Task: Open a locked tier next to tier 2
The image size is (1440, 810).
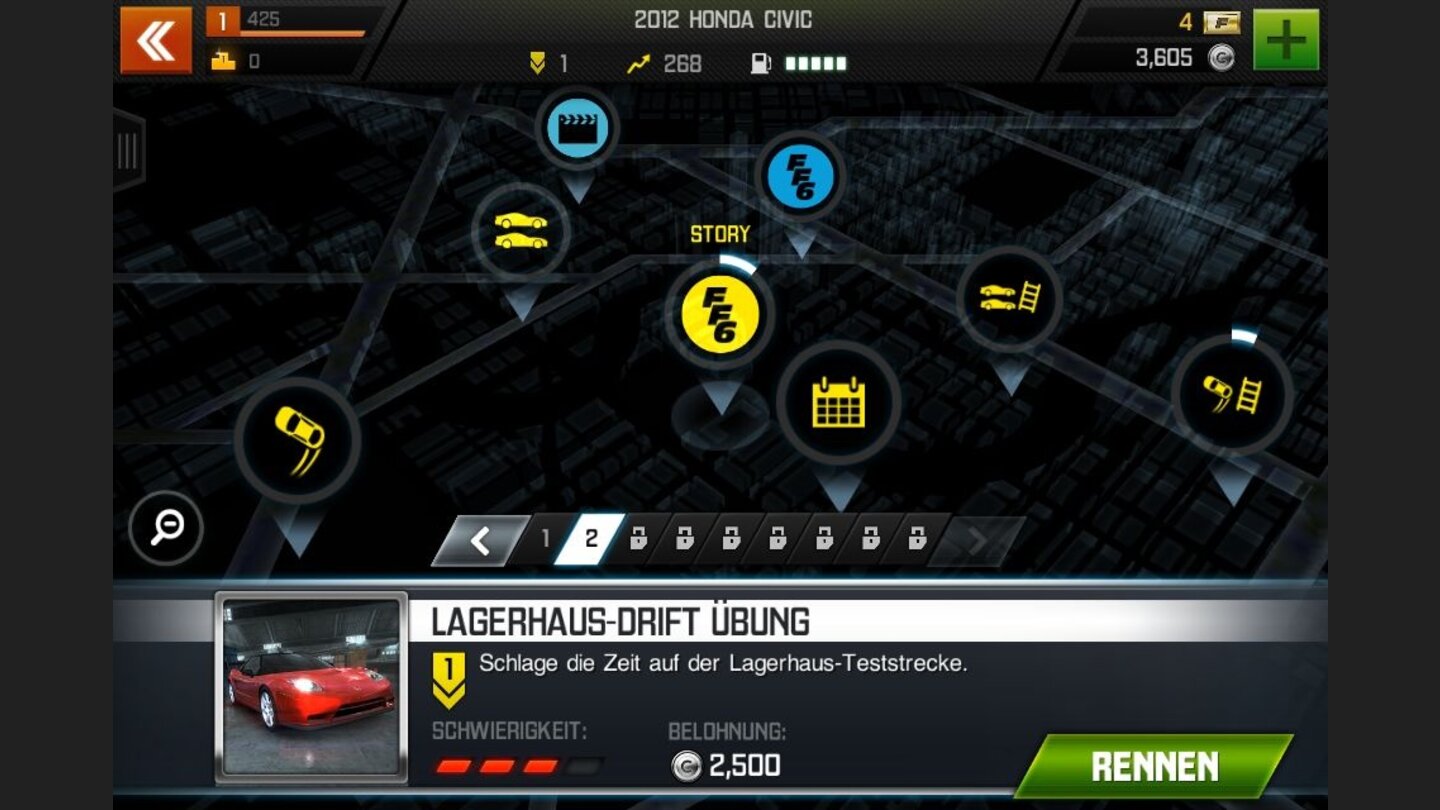Action: [639, 537]
